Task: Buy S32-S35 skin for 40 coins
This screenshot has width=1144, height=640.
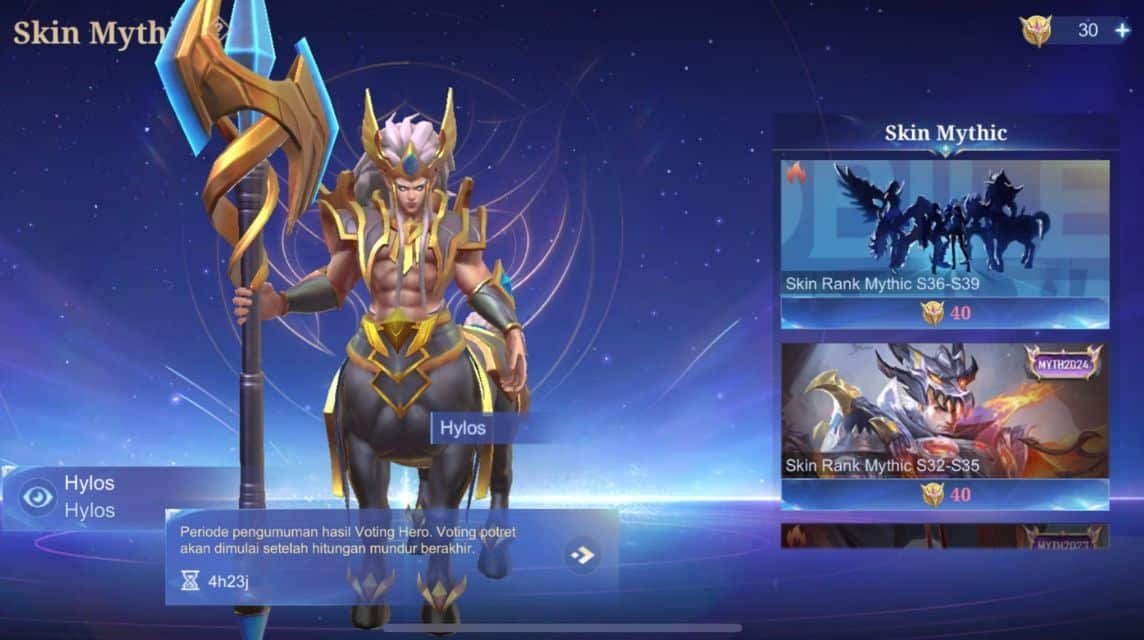Action: click(945, 494)
